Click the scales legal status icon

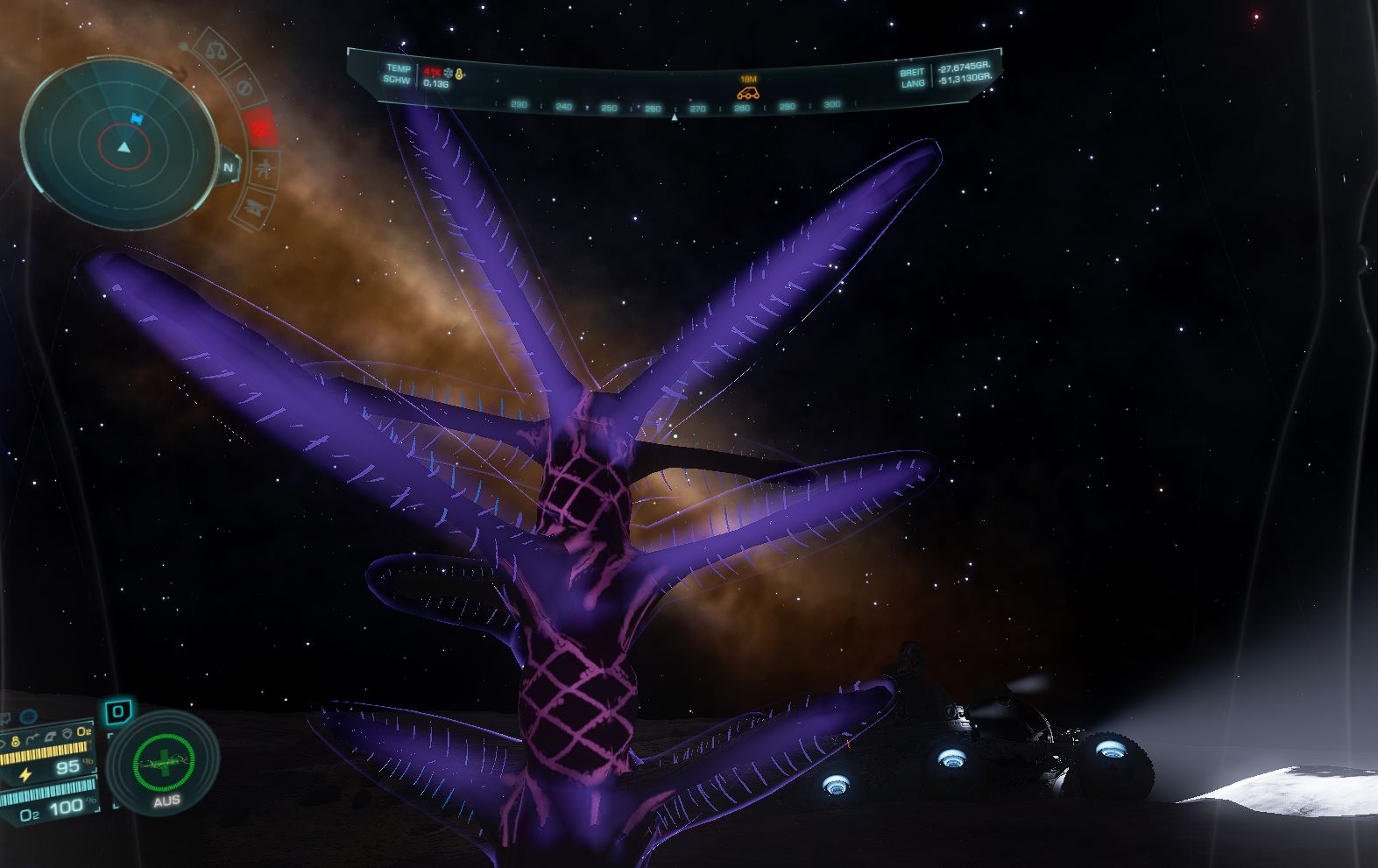tap(213, 49)
